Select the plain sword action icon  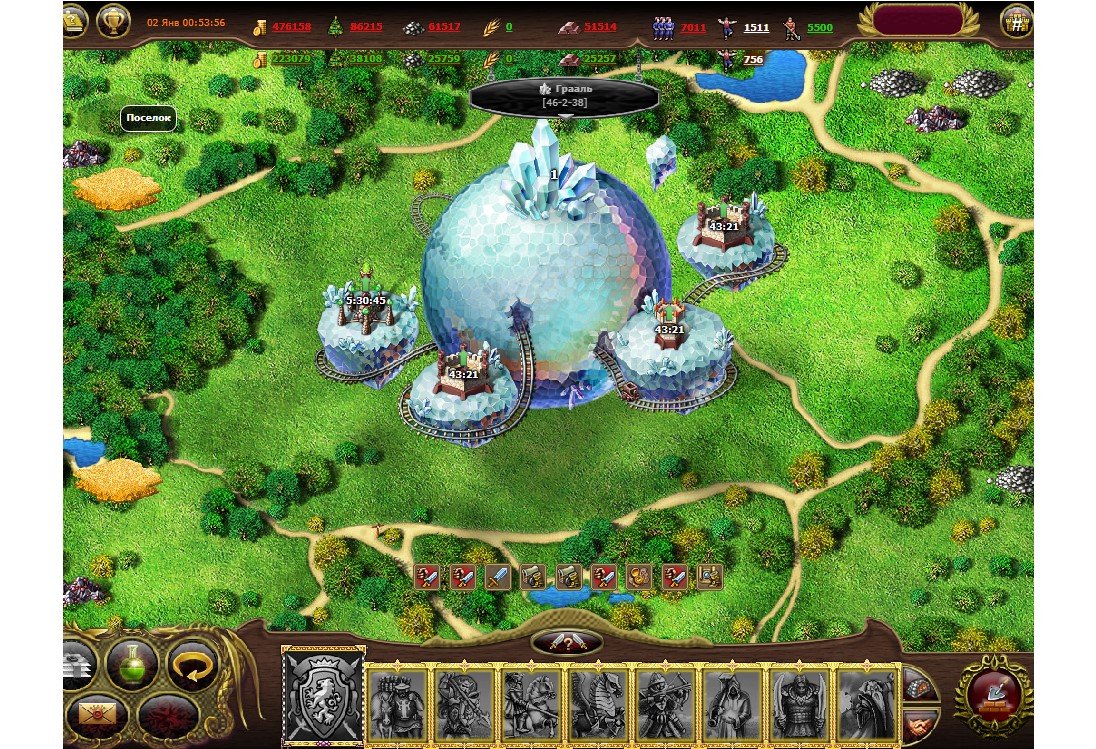[498, 576]
